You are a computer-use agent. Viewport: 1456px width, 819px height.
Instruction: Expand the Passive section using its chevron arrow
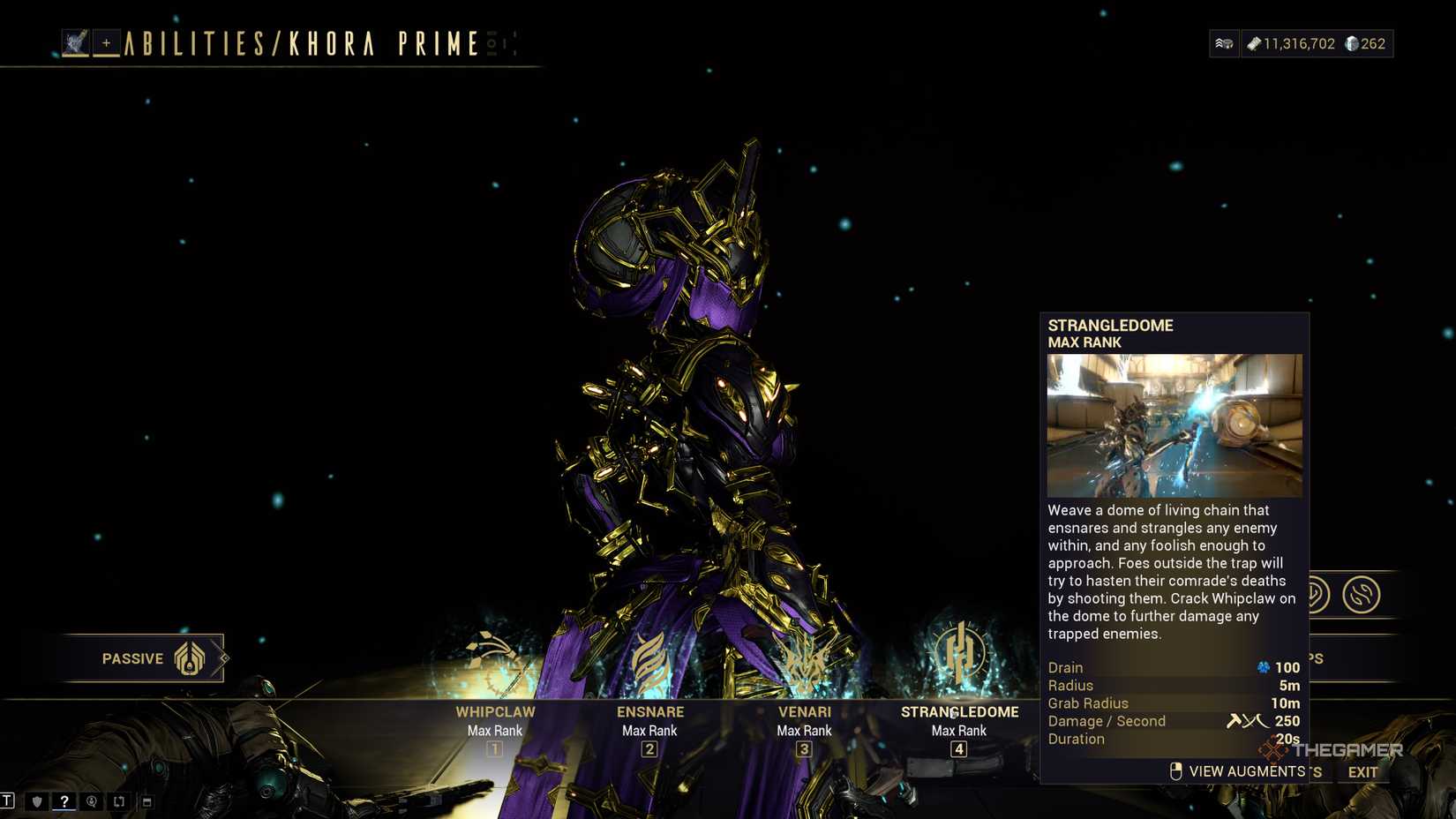[x=222, y=657]
